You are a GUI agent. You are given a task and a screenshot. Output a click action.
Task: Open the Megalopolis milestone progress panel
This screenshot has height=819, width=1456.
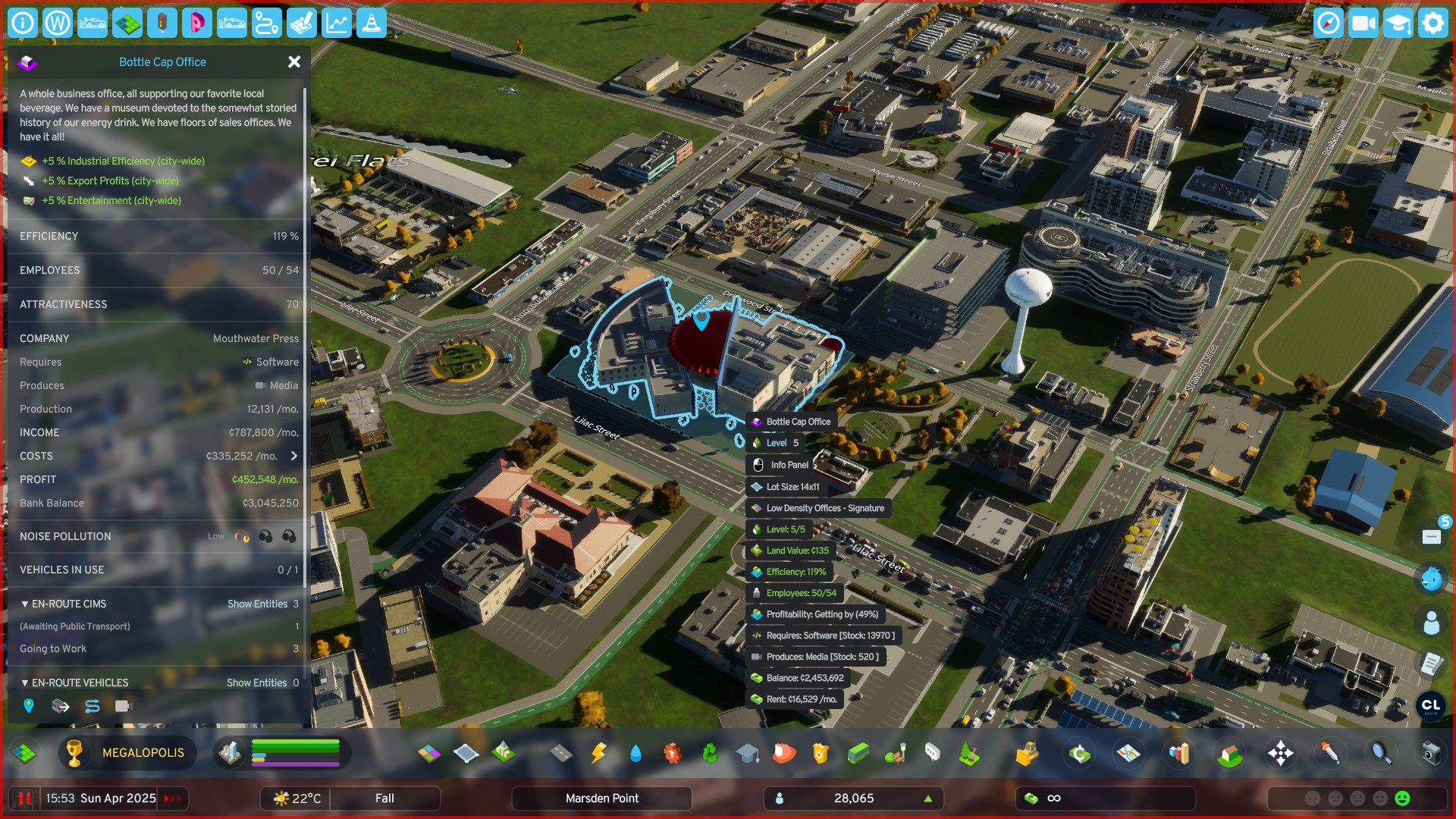127,753
